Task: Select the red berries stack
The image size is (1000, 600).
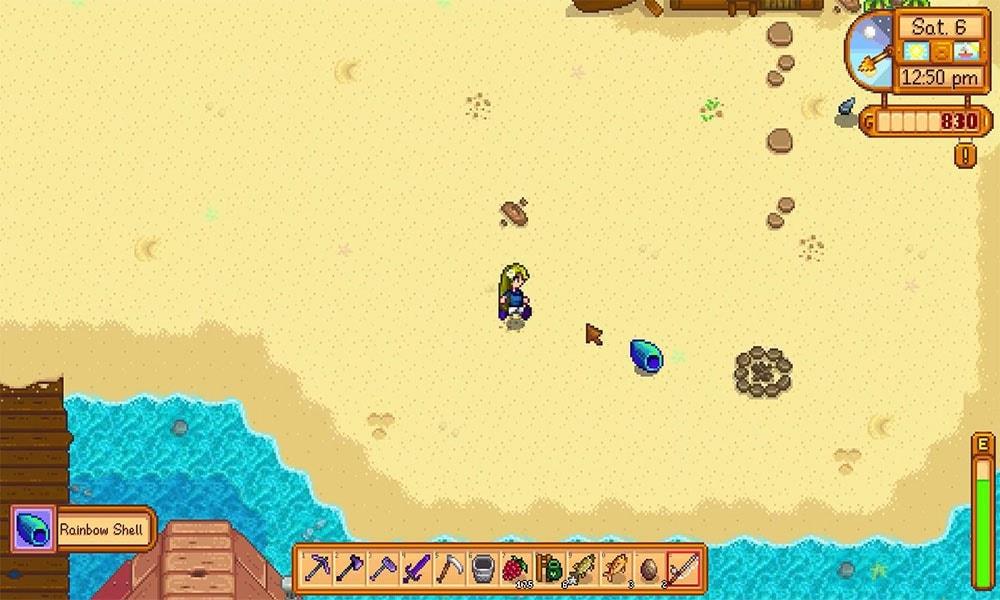Action: click(x=517, y=569)
